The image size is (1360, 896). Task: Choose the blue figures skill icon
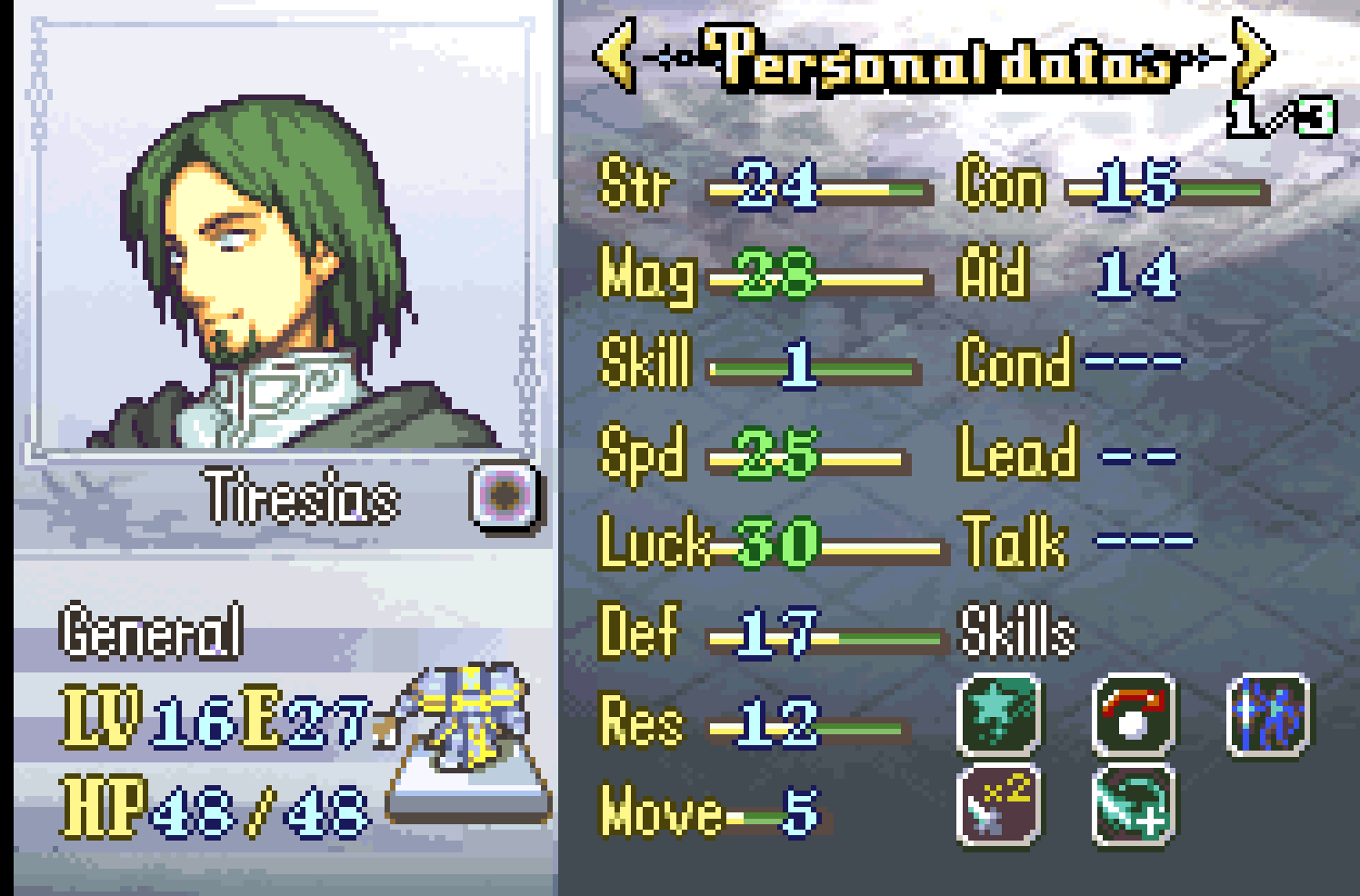pyautogui.click(x=1268, y=716)
